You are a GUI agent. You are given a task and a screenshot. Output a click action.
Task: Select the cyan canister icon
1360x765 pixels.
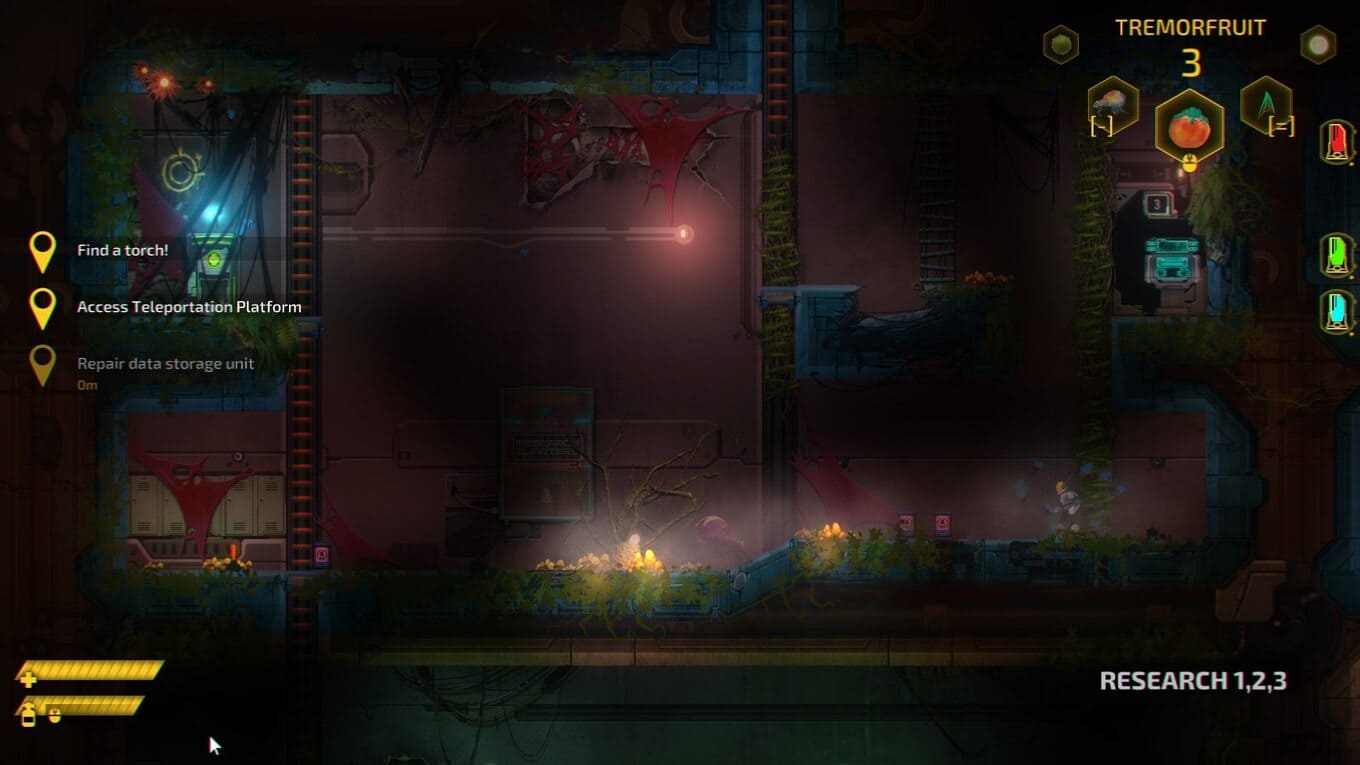(1336, 312)
